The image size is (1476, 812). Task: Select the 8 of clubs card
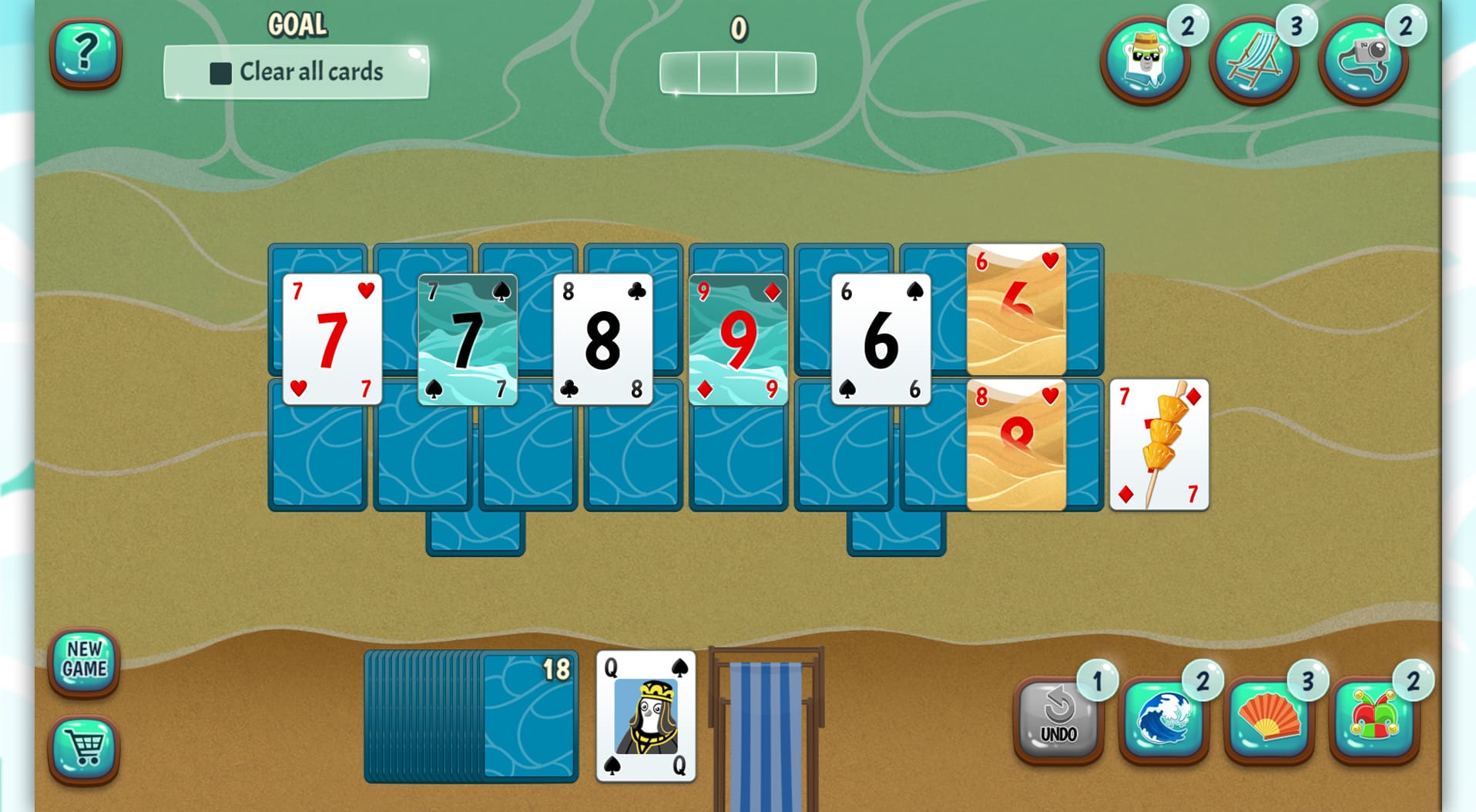(x=602, y=339)
